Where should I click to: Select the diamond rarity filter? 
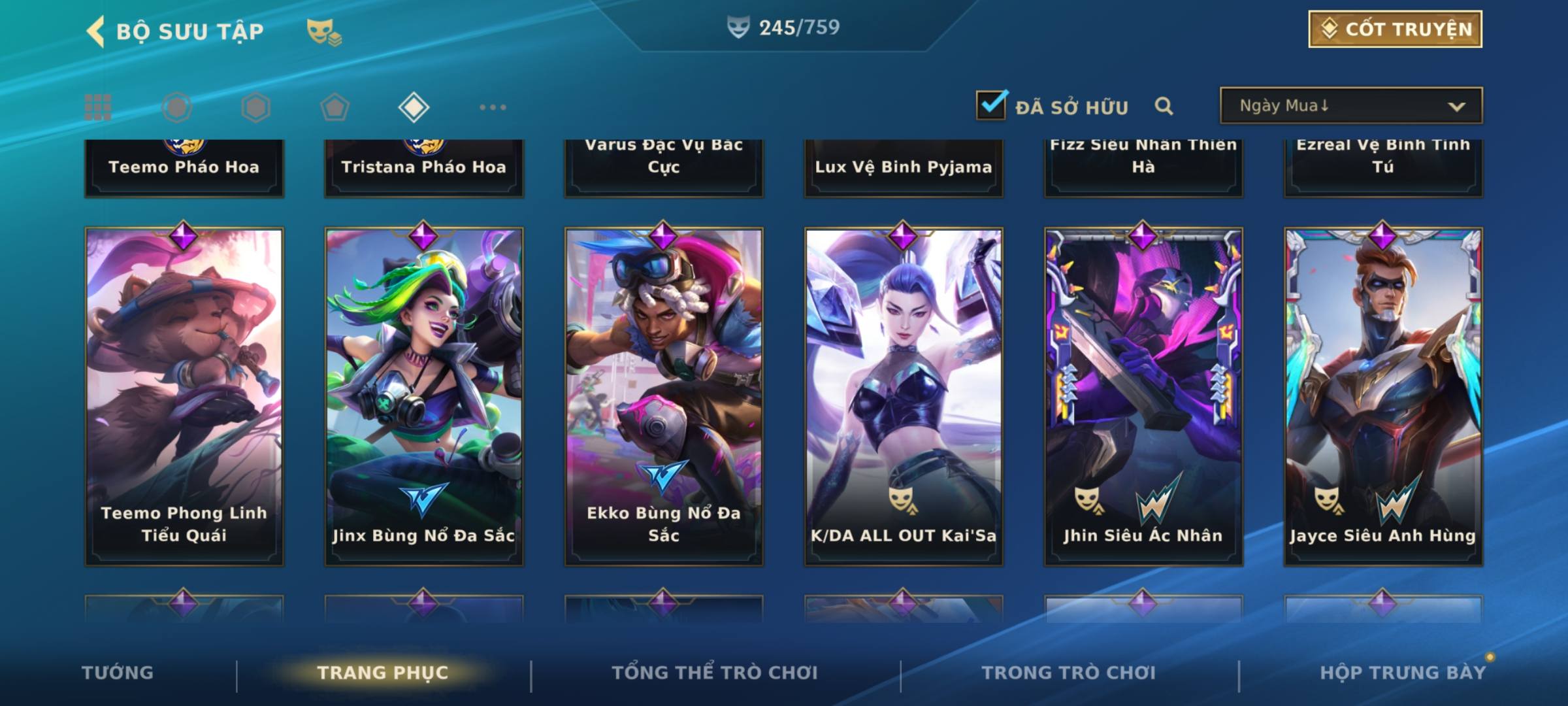click(x=414, y=107)
